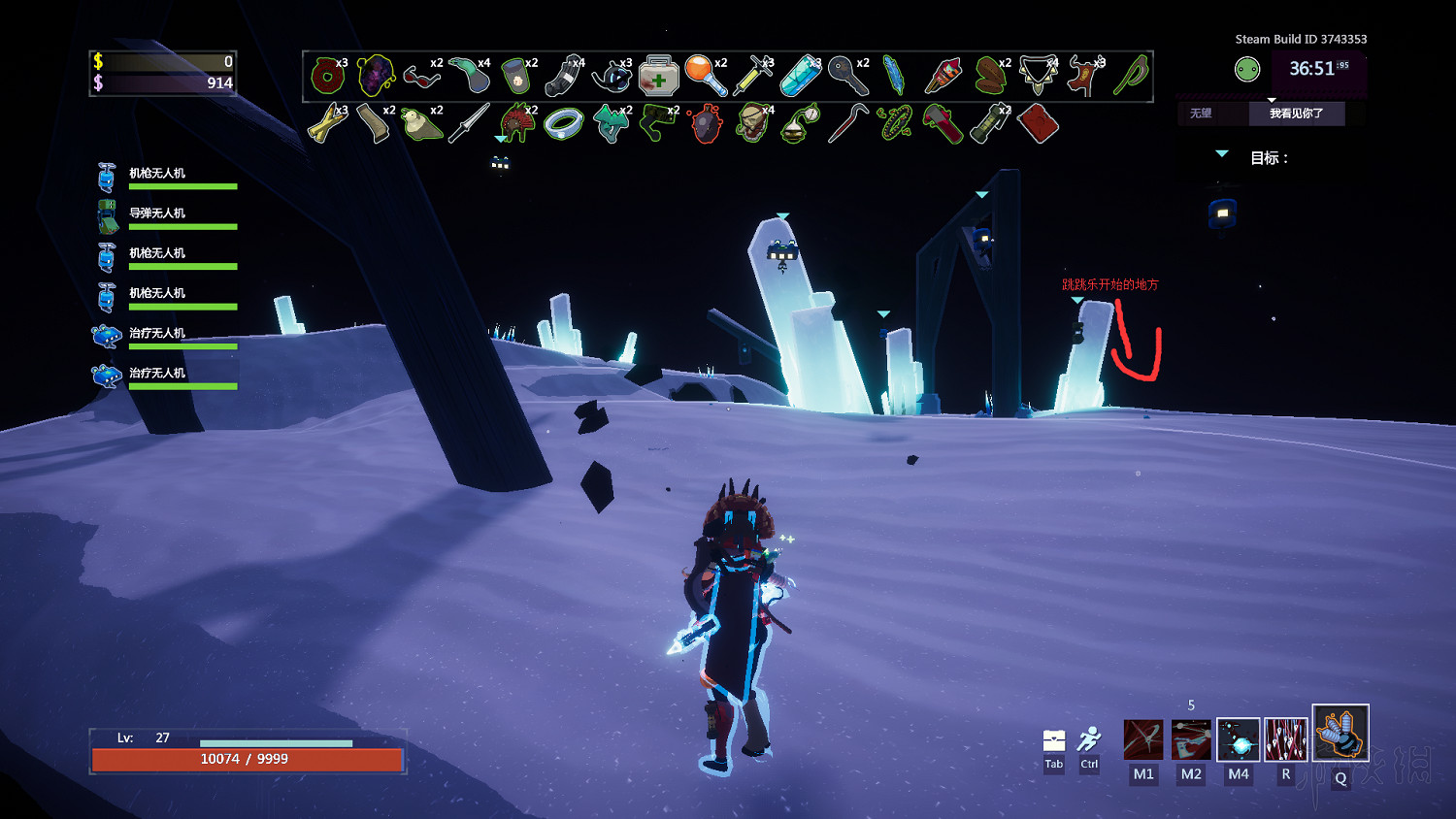Click the Lens-Maker's Glasses item icon
1456x819 pixels.
[421, 76]
